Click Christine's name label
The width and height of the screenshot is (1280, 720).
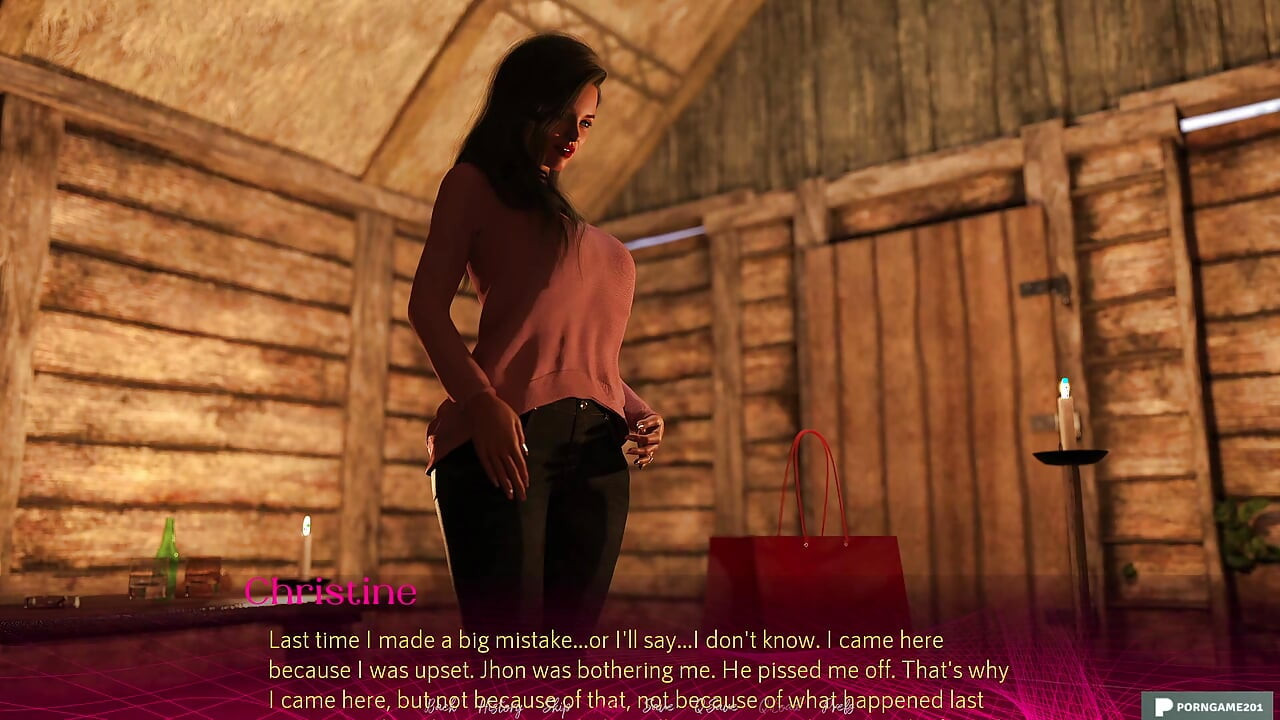click(330, 592)
